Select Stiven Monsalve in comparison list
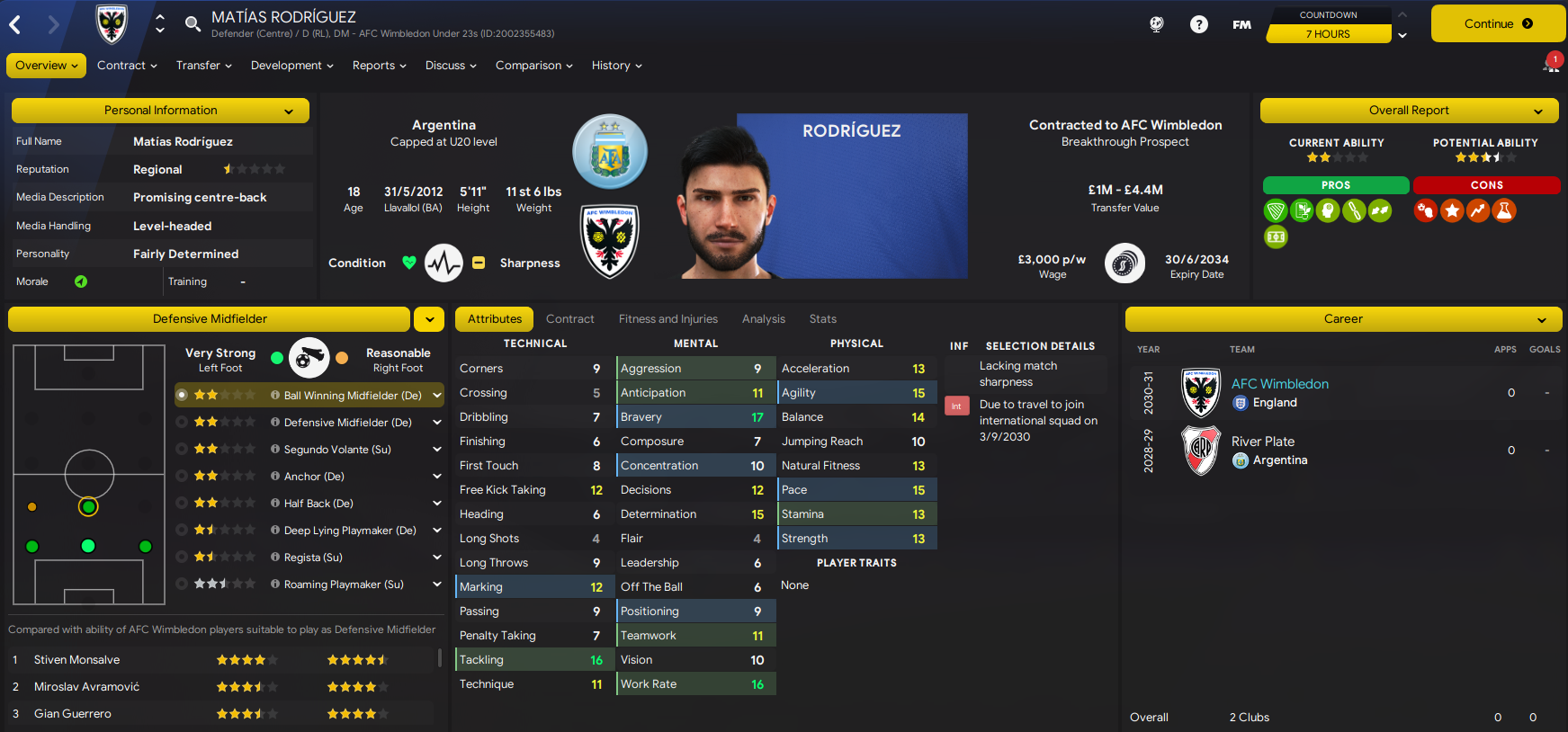 (77, 660)
